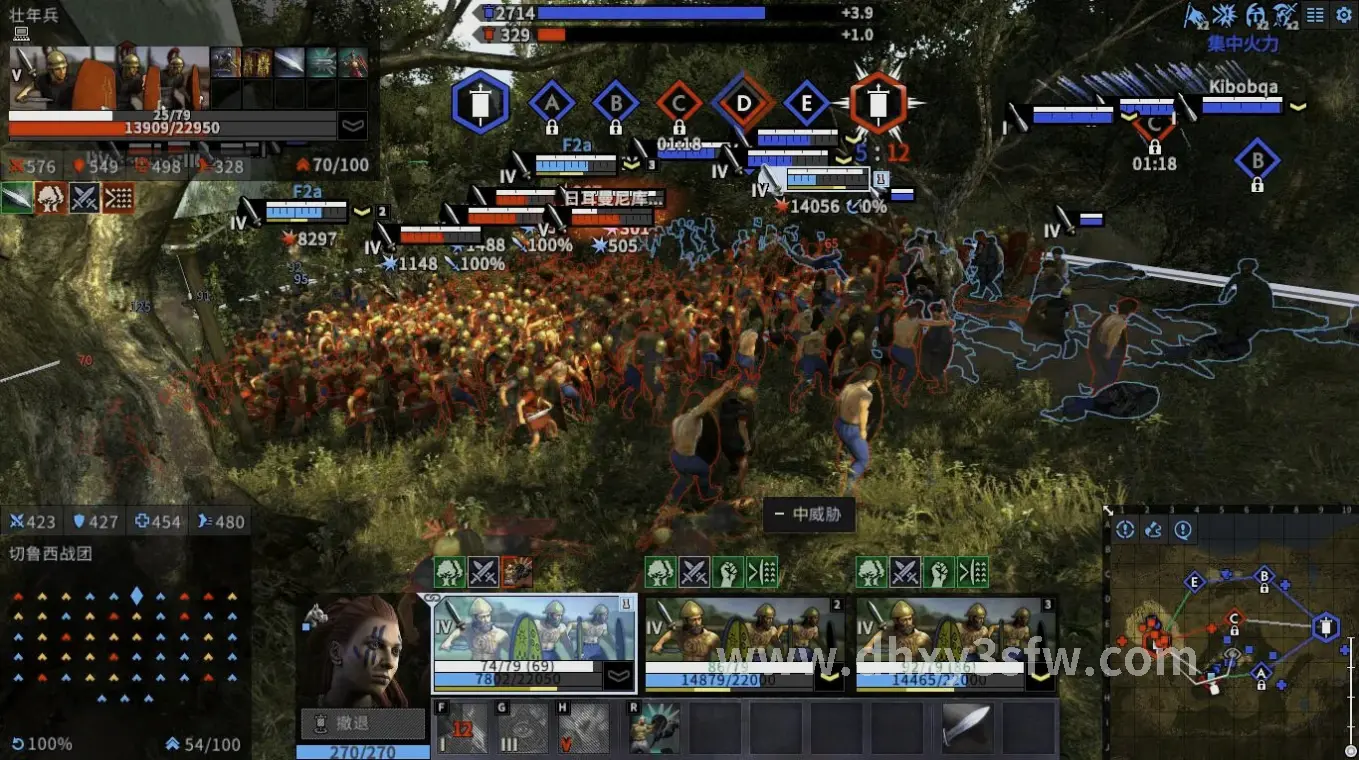Image resolution: width=1359 pixels, height=760 pixels.
Task: Select the third unit card numbered 3
Action: click(x=955, y=640)
